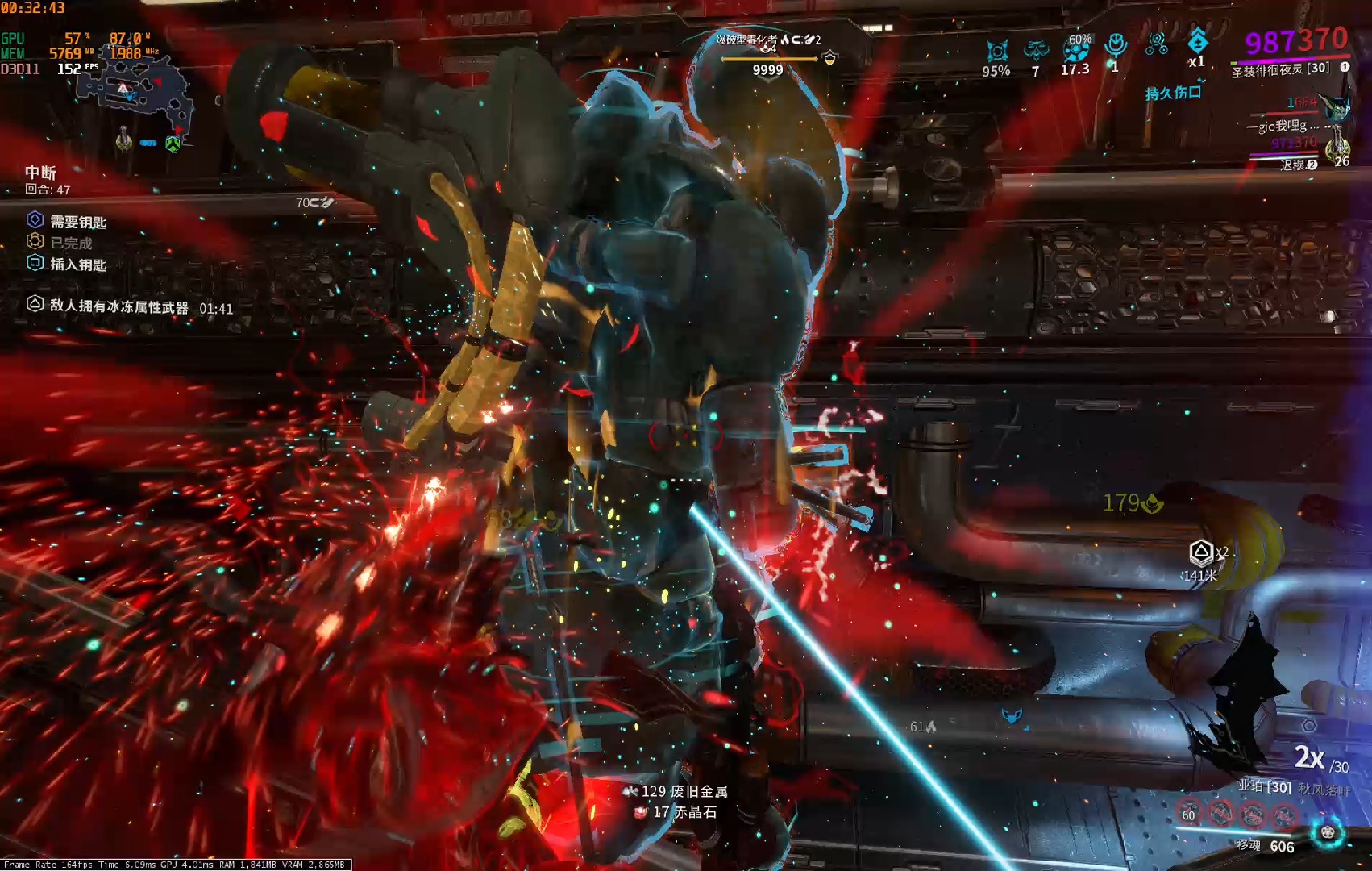Click the 17.3 timer buff icon
The image size is (1372, 871).
pos(1075,51)
